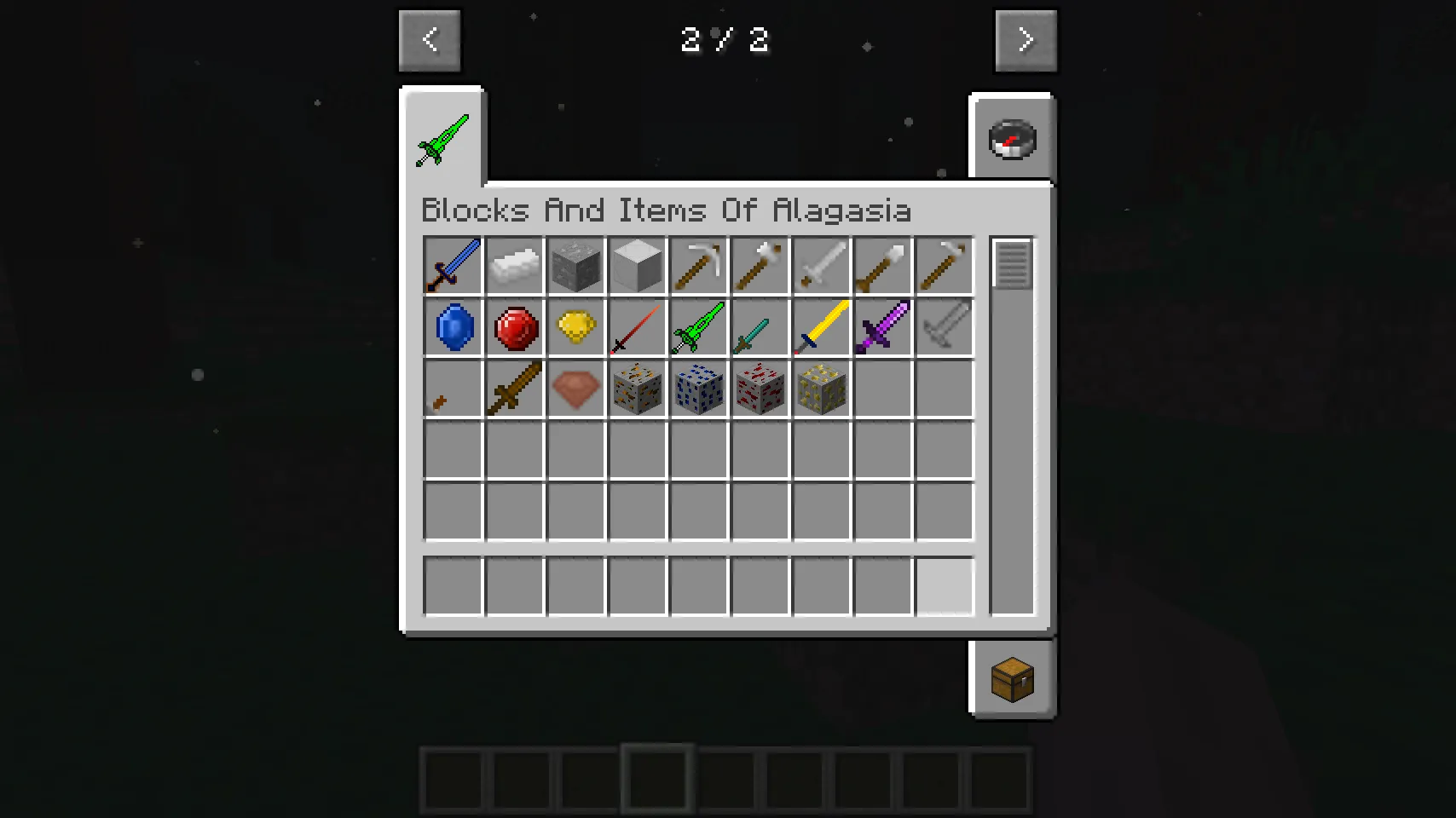Pick the yellow gem item
This screenshot has width=1456, height=818.
[575, 327]
